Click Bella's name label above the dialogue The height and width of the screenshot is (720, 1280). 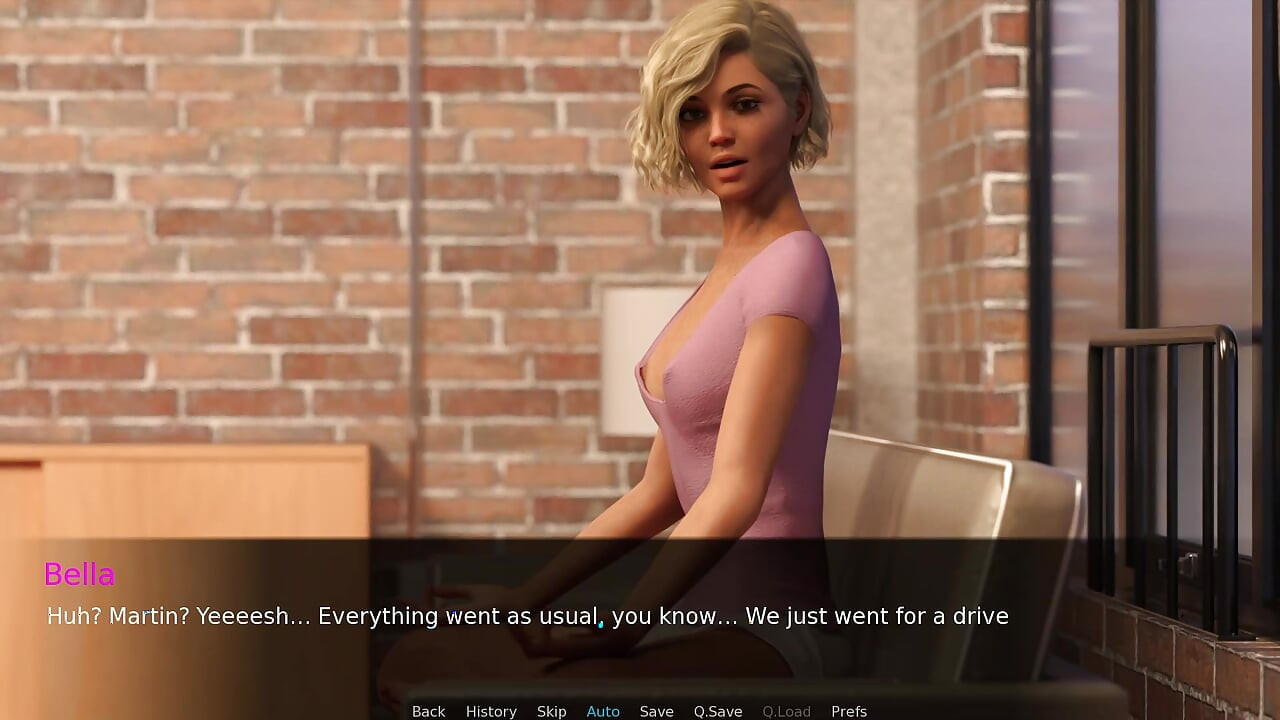pyautogui.click(x=80, y=575)
